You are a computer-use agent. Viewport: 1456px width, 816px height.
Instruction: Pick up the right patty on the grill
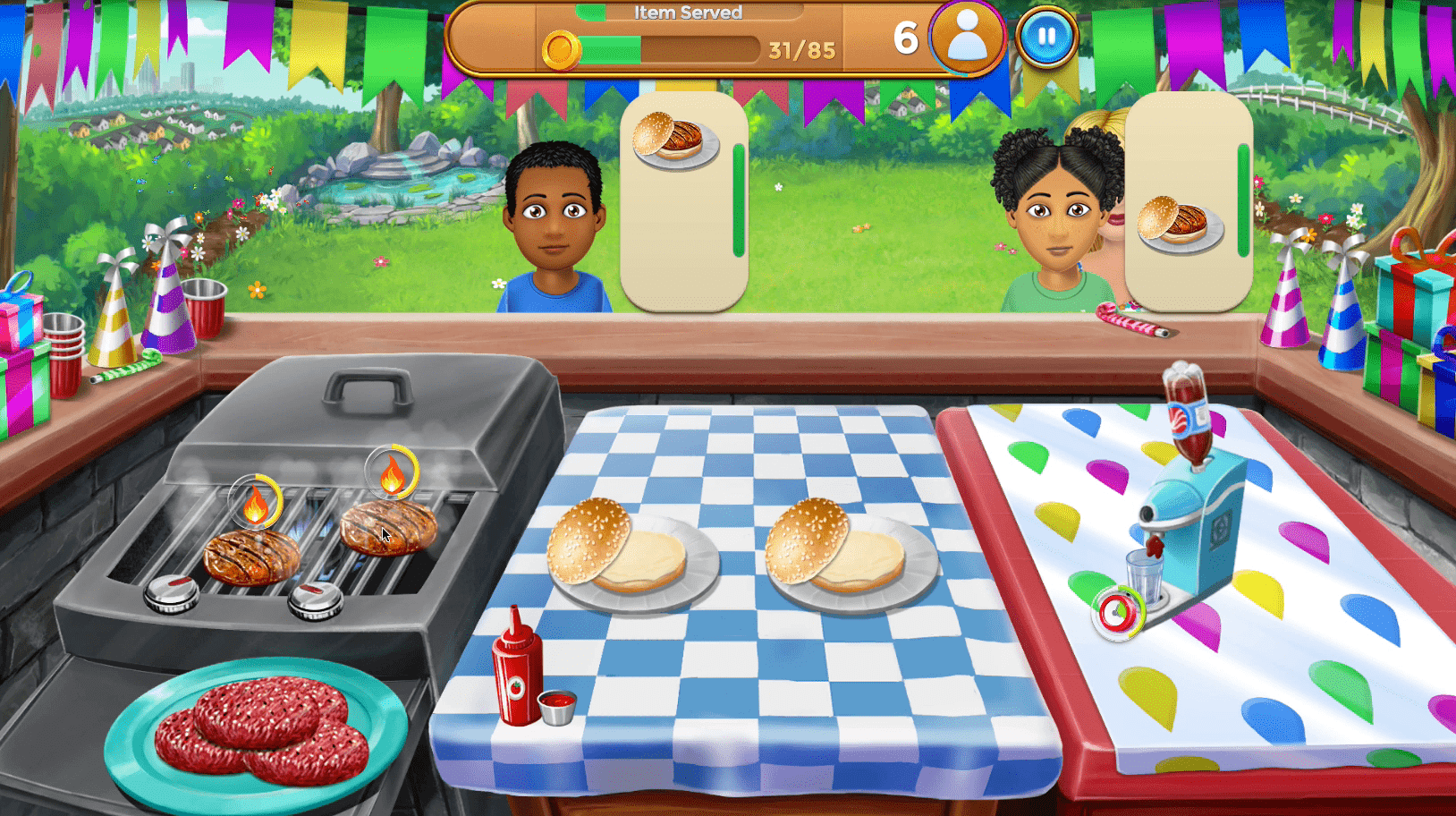click(388, 527)
